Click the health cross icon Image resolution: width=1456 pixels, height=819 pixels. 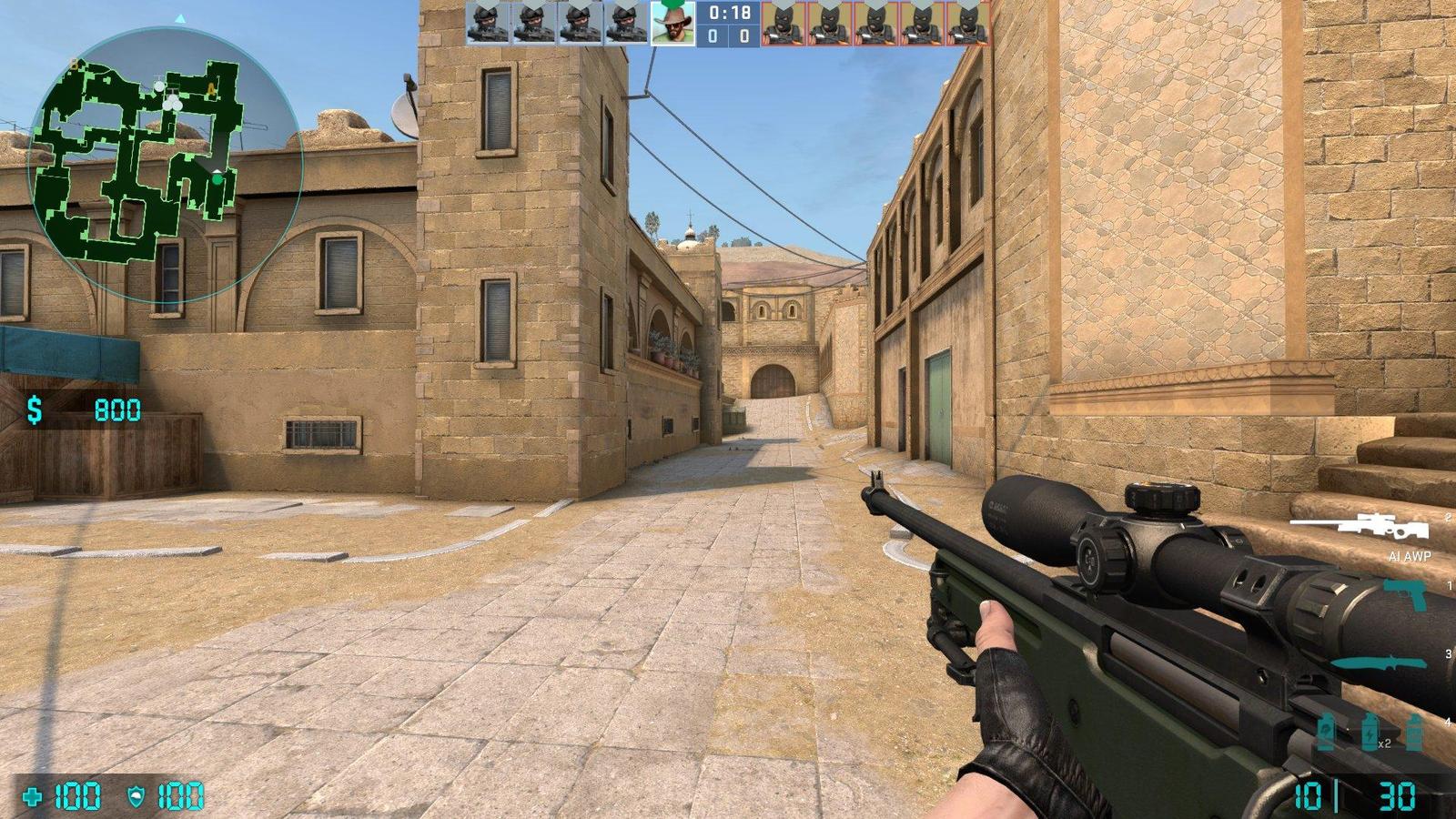point(32,796)
